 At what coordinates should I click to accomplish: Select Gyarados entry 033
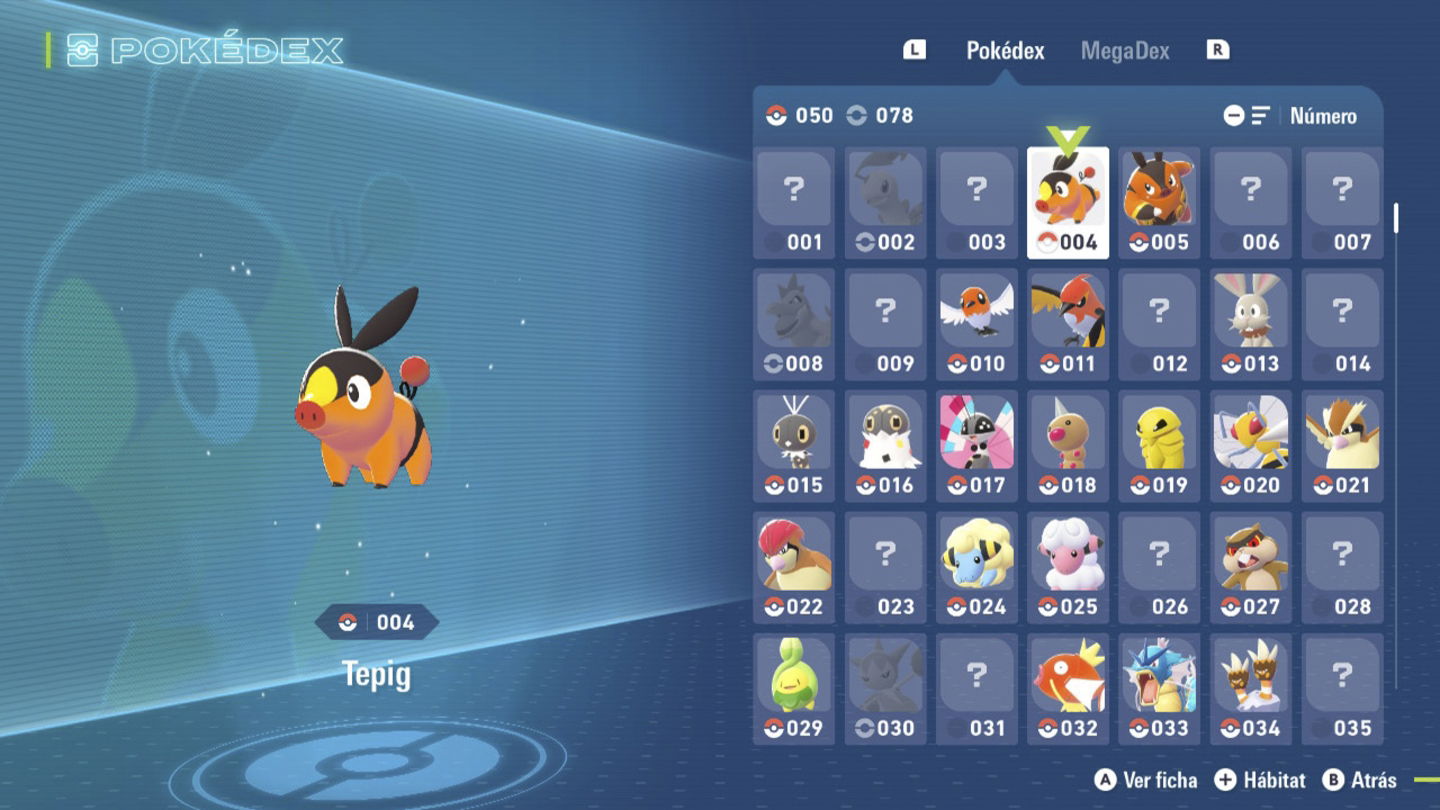pos(1159,688)
